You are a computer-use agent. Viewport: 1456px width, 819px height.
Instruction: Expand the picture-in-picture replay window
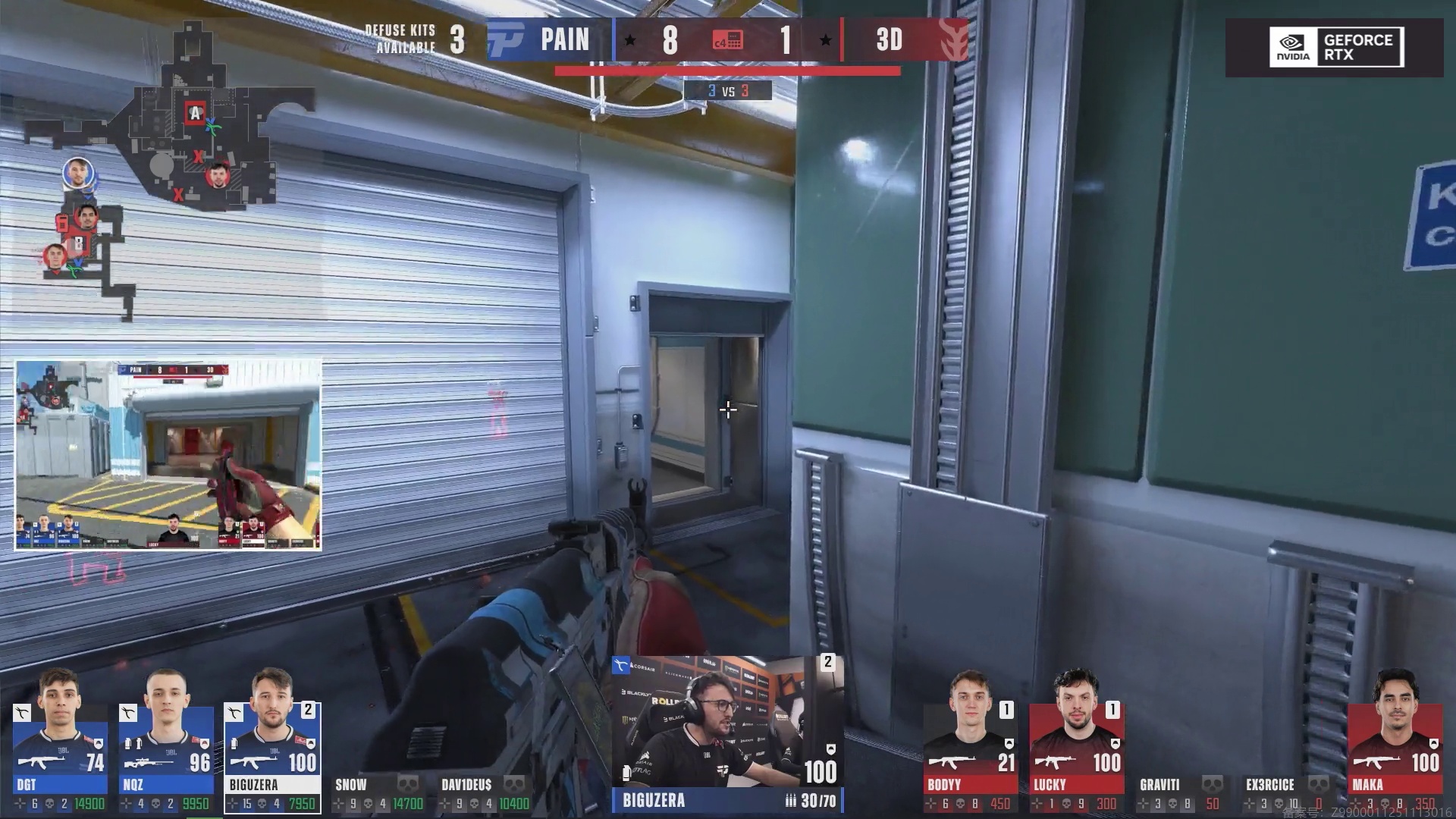pyautogui.click(x=168, y=455)
